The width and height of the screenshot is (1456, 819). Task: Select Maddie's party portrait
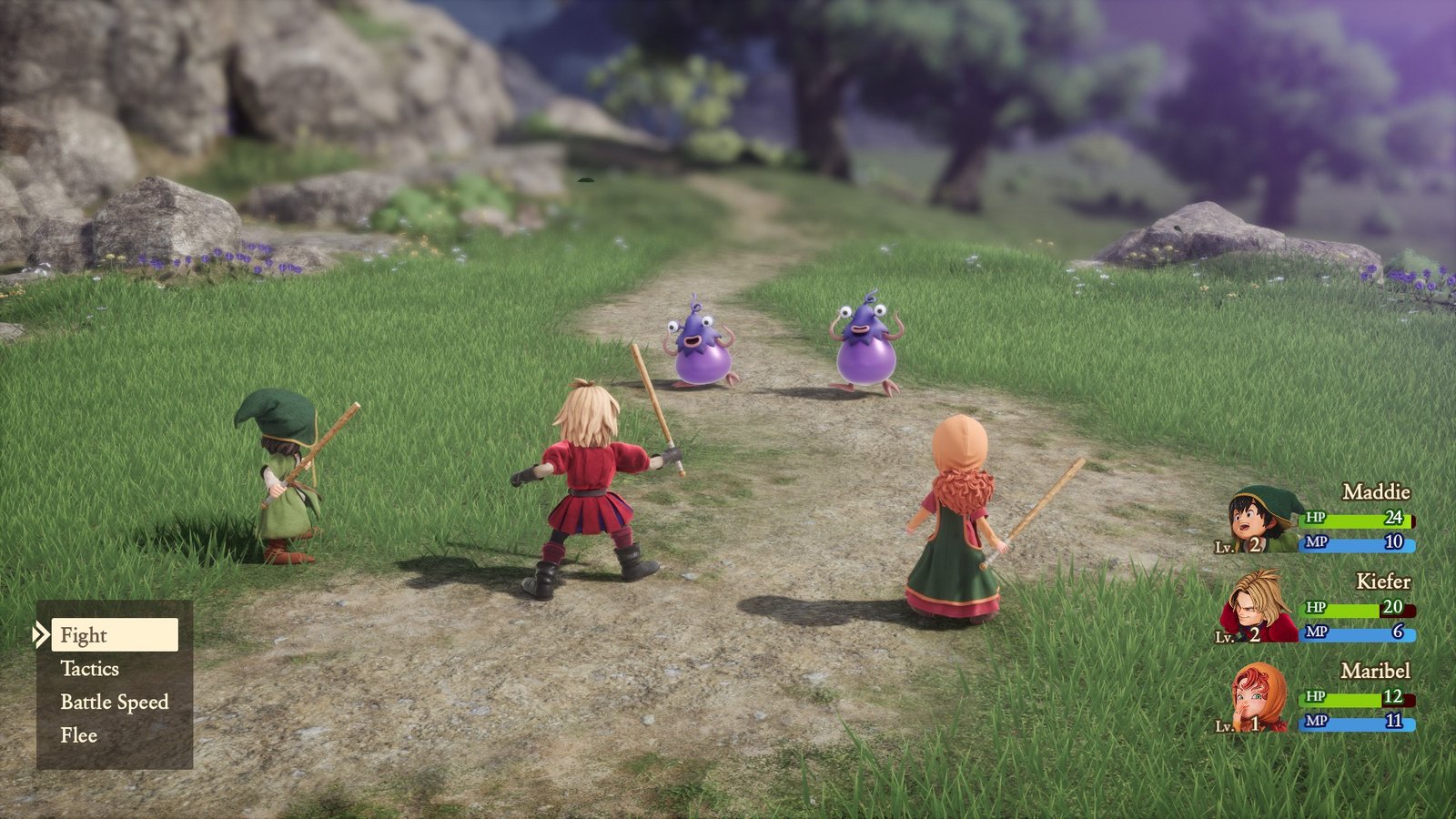point(1262,521)
